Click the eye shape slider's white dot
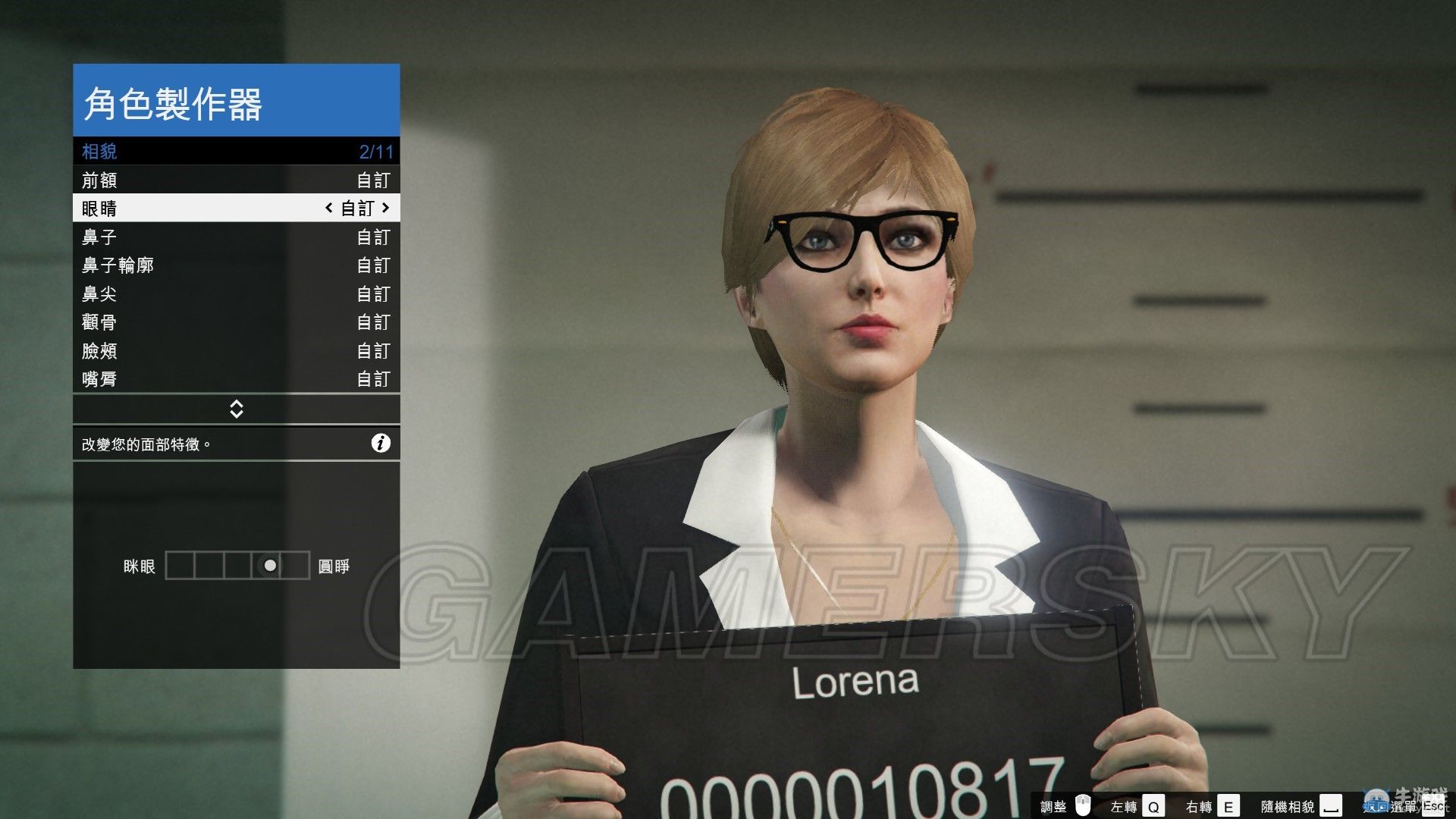The width and height of the screenshot is (1456, 819). click(x=270, y=566)
